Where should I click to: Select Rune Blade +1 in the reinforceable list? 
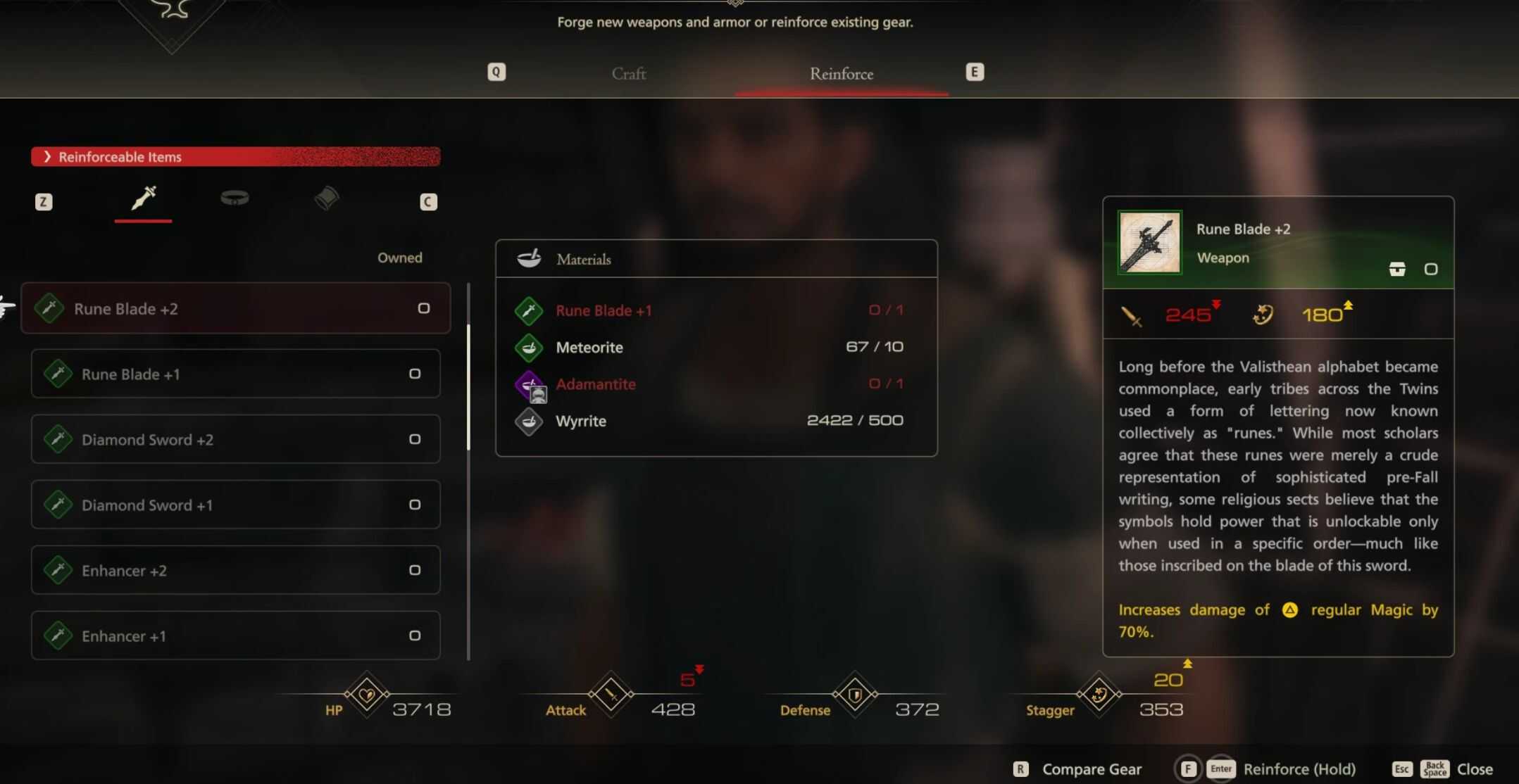235,374
